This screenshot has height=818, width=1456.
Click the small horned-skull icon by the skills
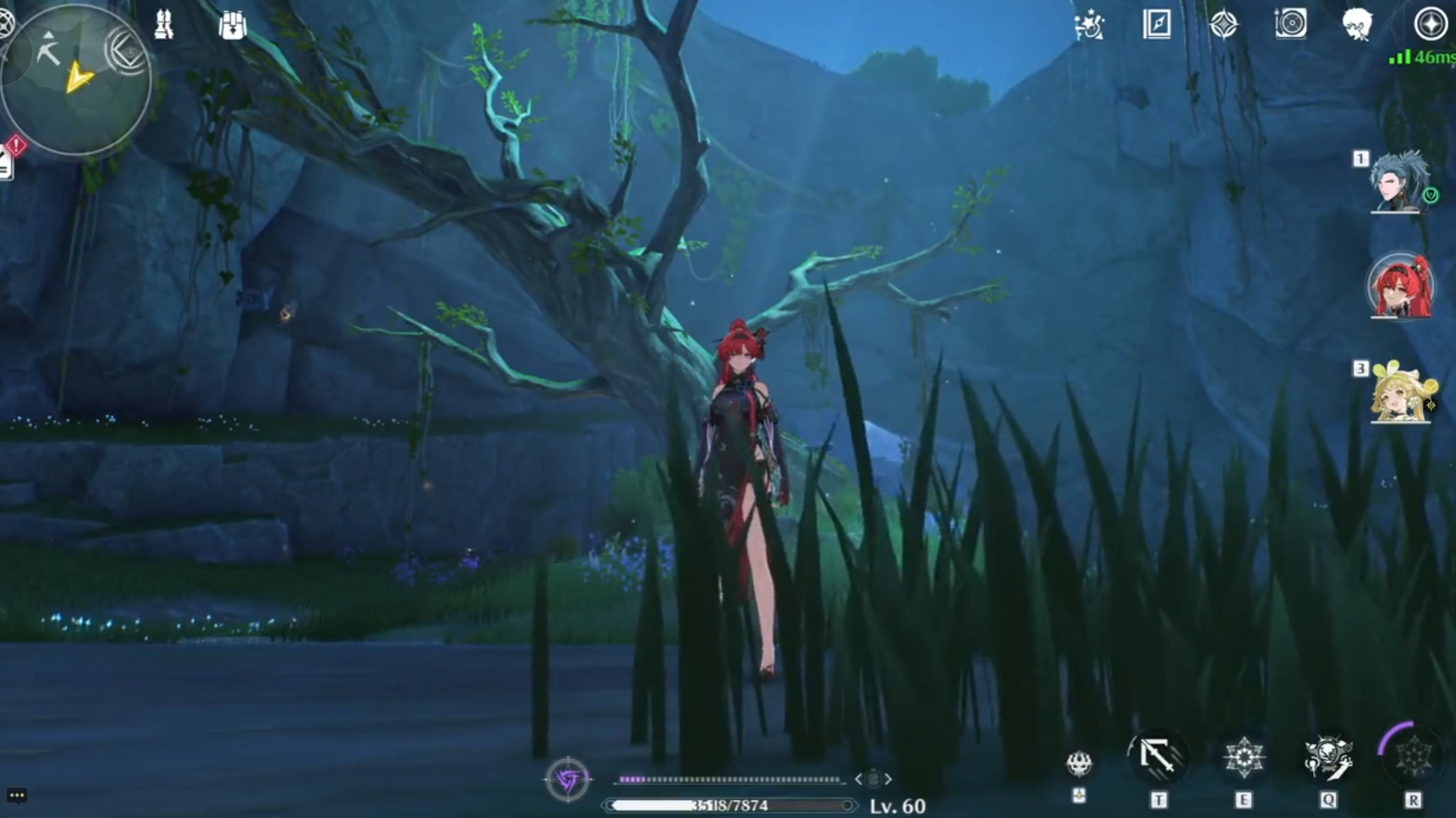(x=1079, y=763)
